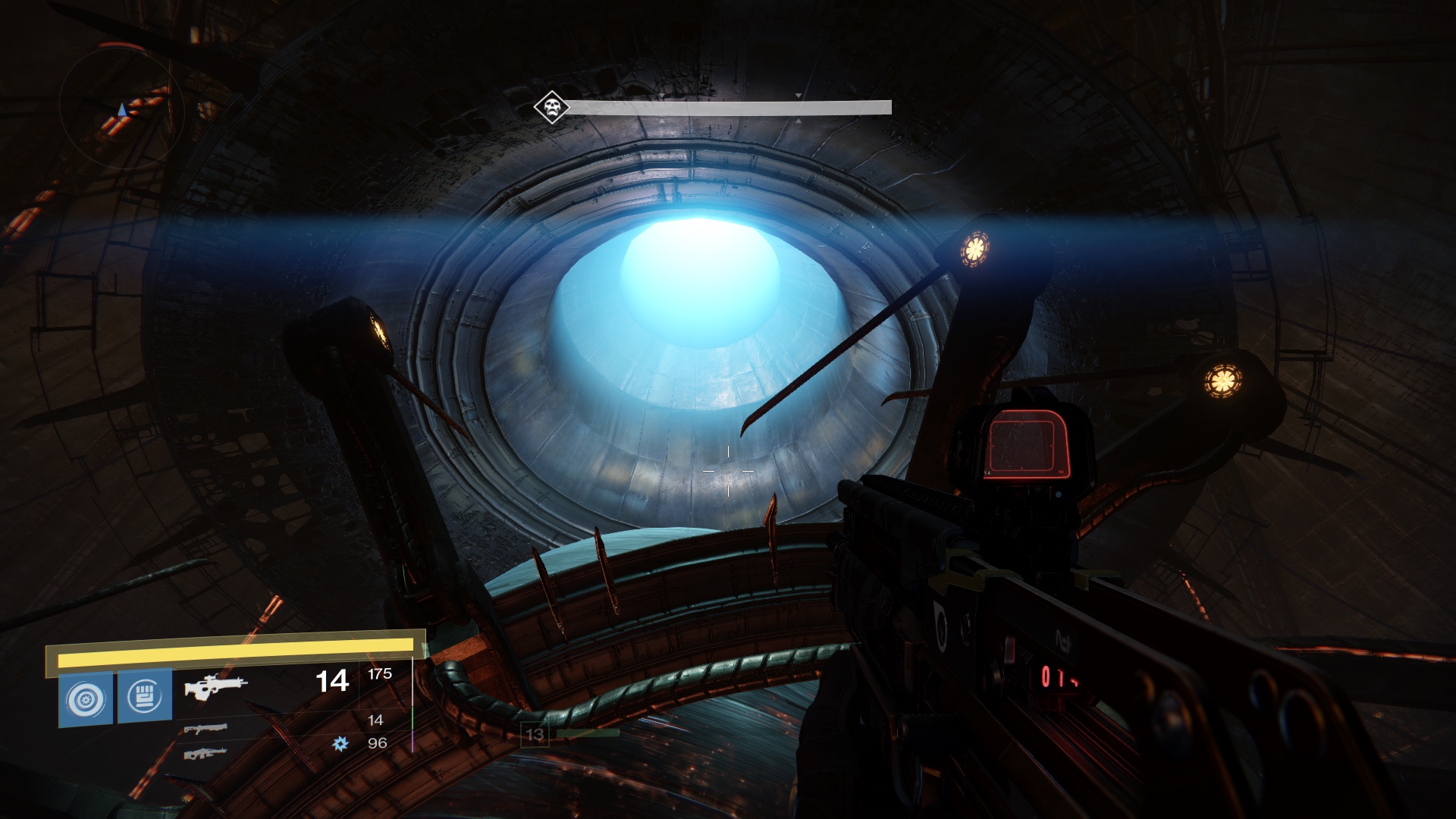Switch to the heavy weapon icon
Viewport: 1456px width, 819px height.
pos(205,753)
